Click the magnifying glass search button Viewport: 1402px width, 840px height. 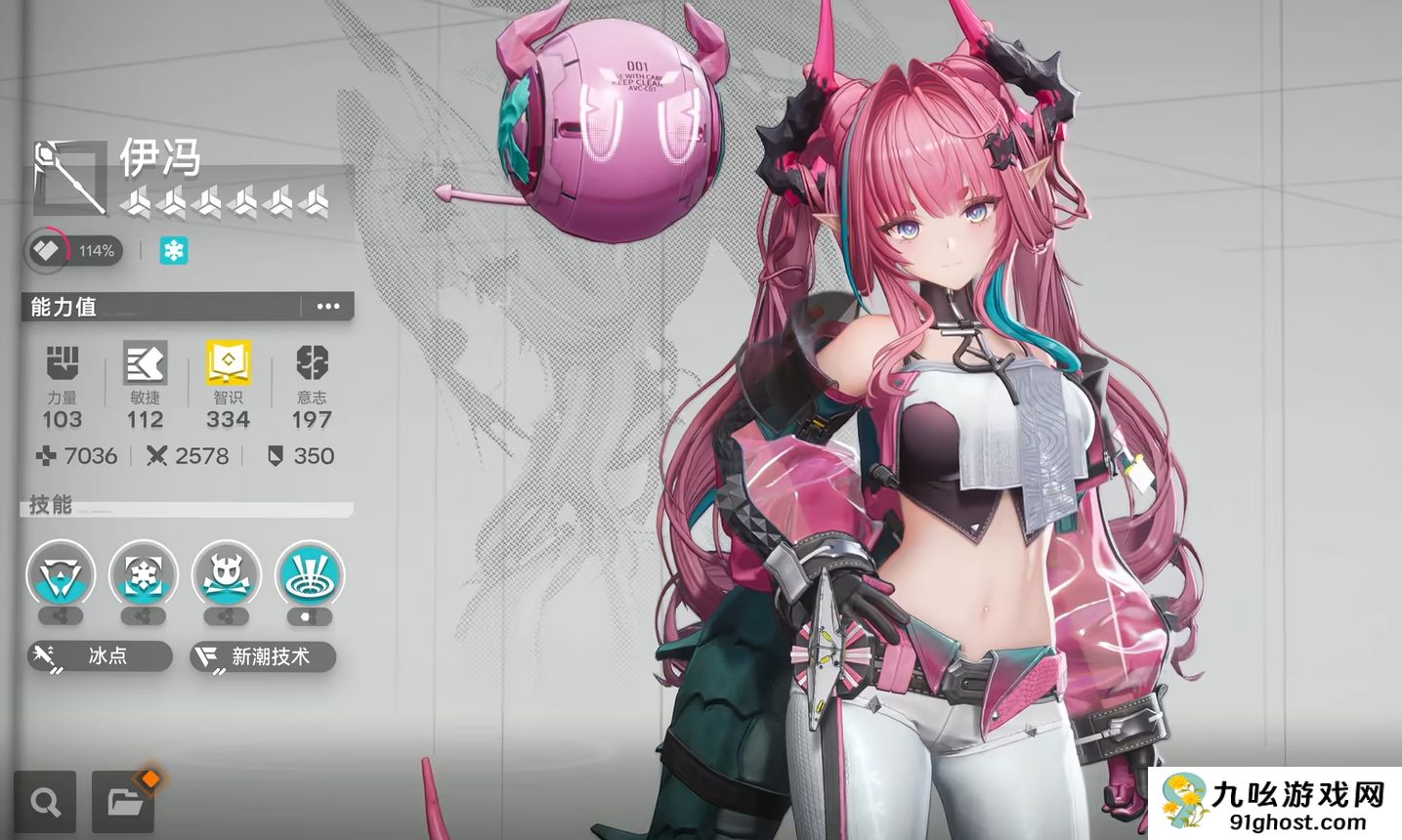[45, 803]
